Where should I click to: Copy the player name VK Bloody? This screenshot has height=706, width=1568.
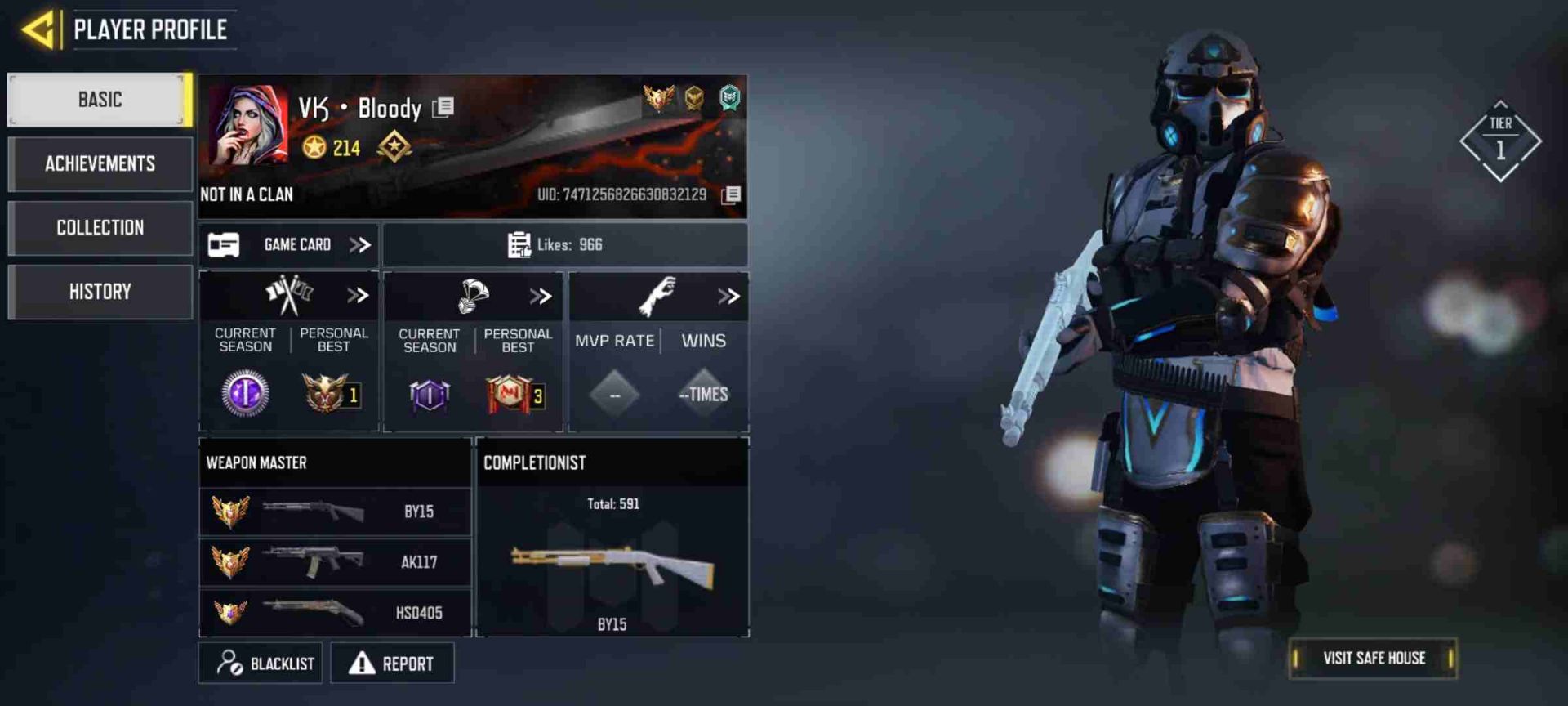coord(443,107)
